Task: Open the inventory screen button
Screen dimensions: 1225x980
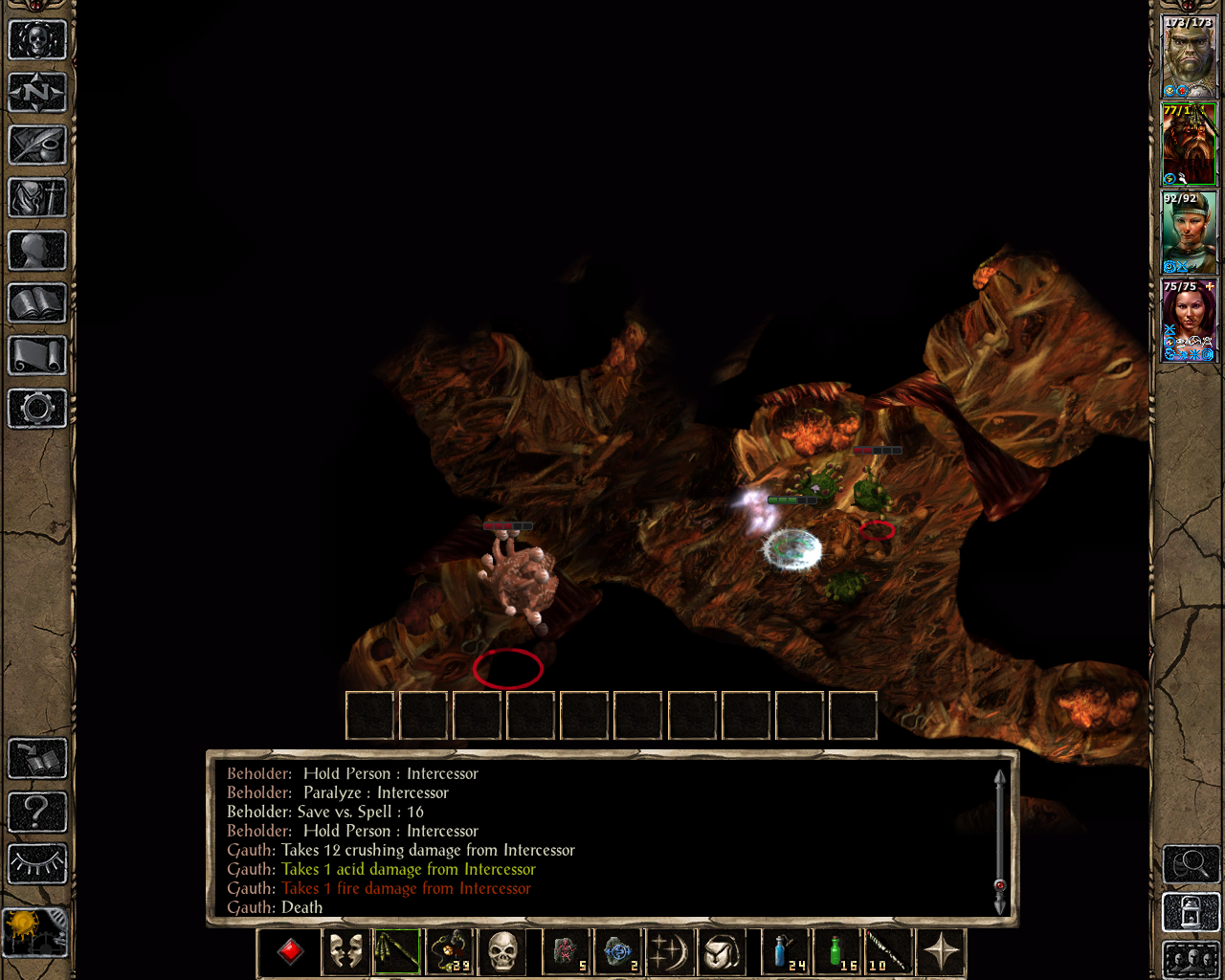Action: pyautogui.click(x=37, y=198)
